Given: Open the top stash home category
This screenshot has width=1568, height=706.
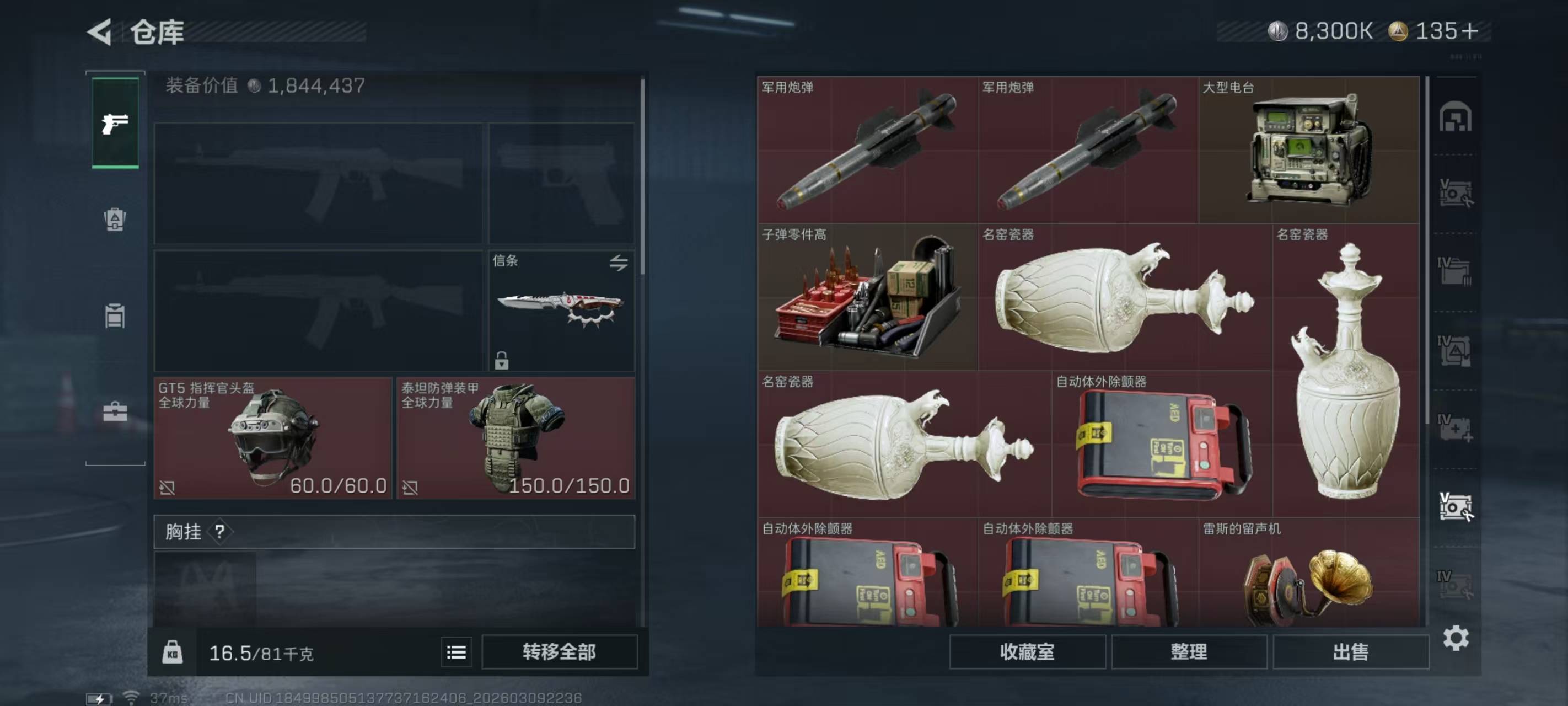Looking at the screenshot, I should point(1455,117).
